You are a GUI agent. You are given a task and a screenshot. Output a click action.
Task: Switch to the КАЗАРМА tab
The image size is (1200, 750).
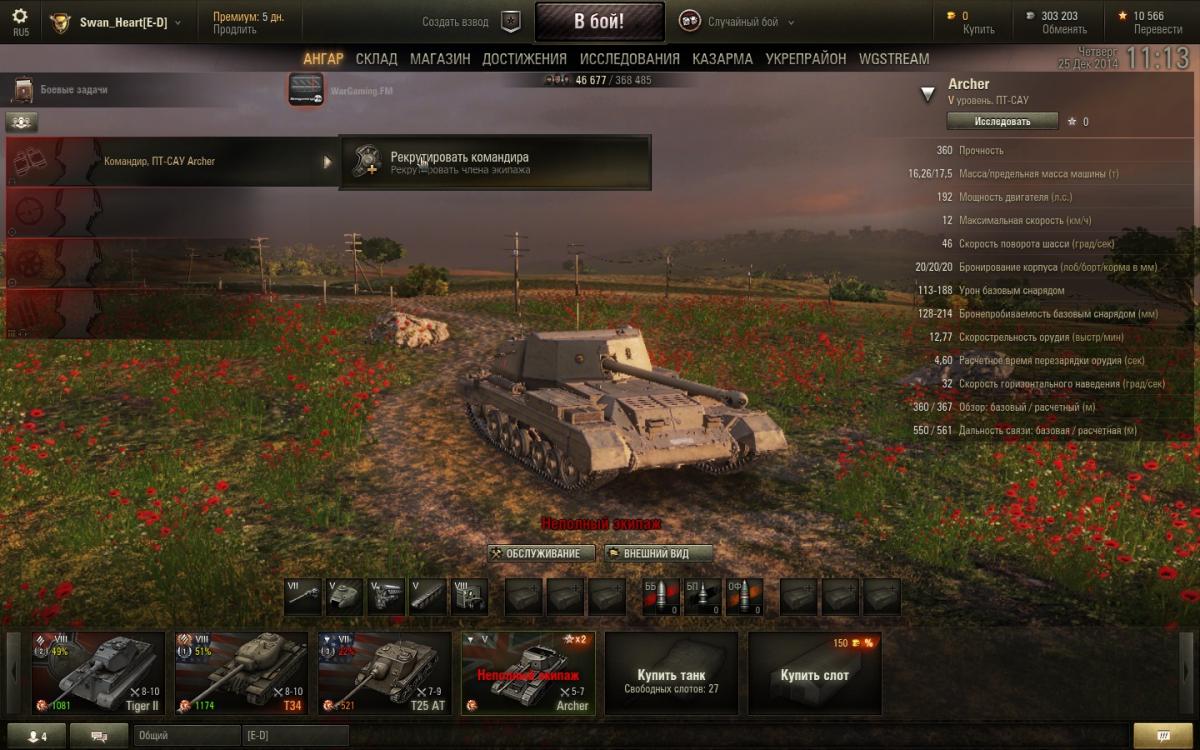click(x=722, y=59)
